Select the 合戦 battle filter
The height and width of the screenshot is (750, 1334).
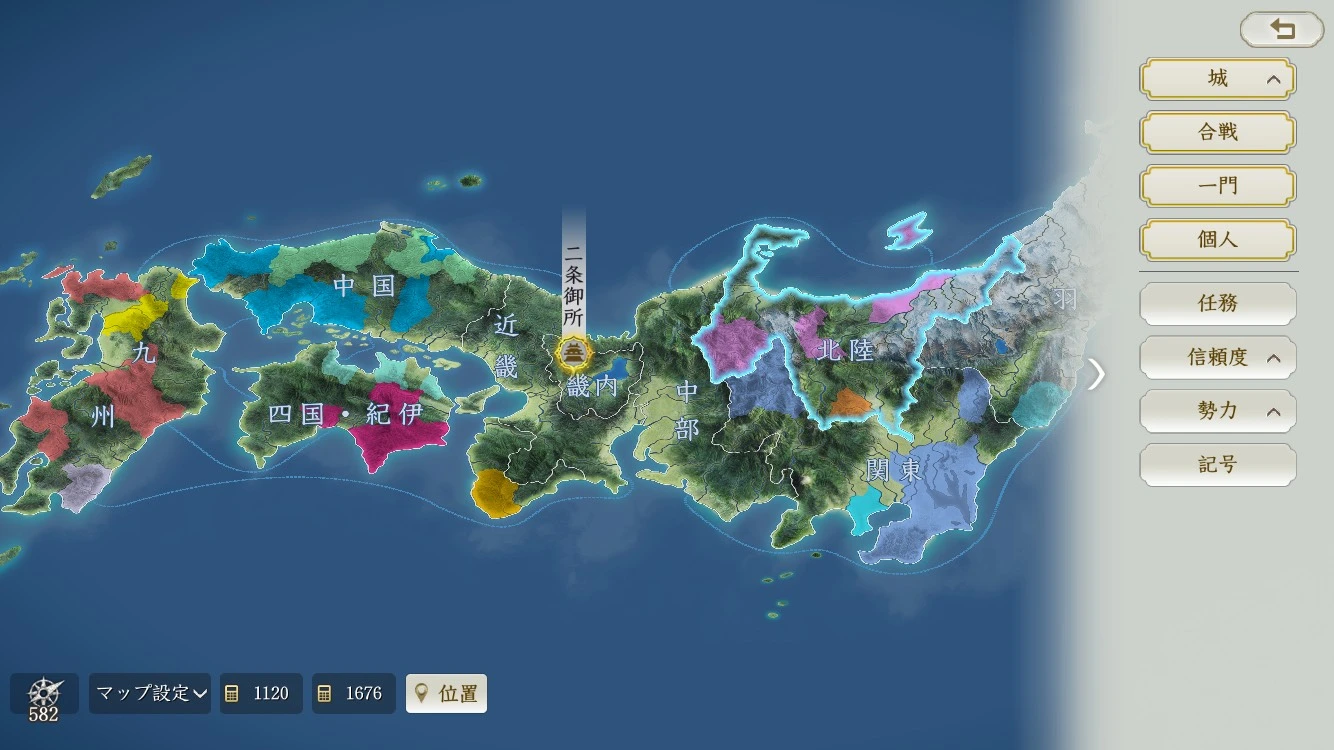click(1217, 132)
